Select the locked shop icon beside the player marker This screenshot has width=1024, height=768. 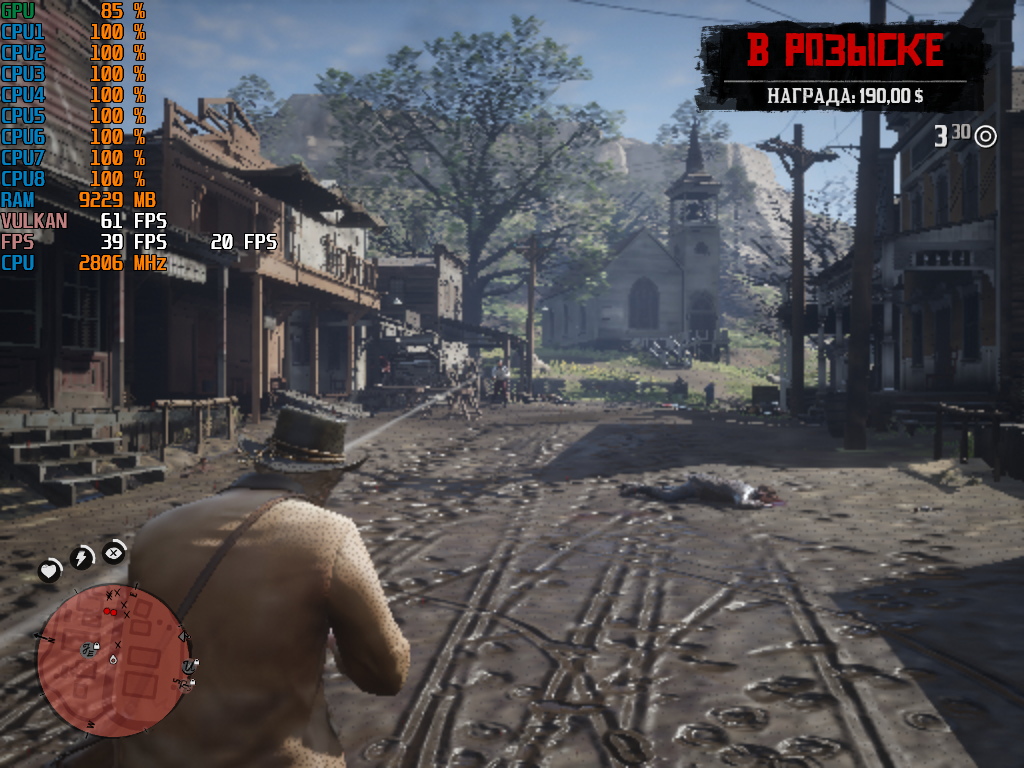pyautogui.click(x=87, y=650)
